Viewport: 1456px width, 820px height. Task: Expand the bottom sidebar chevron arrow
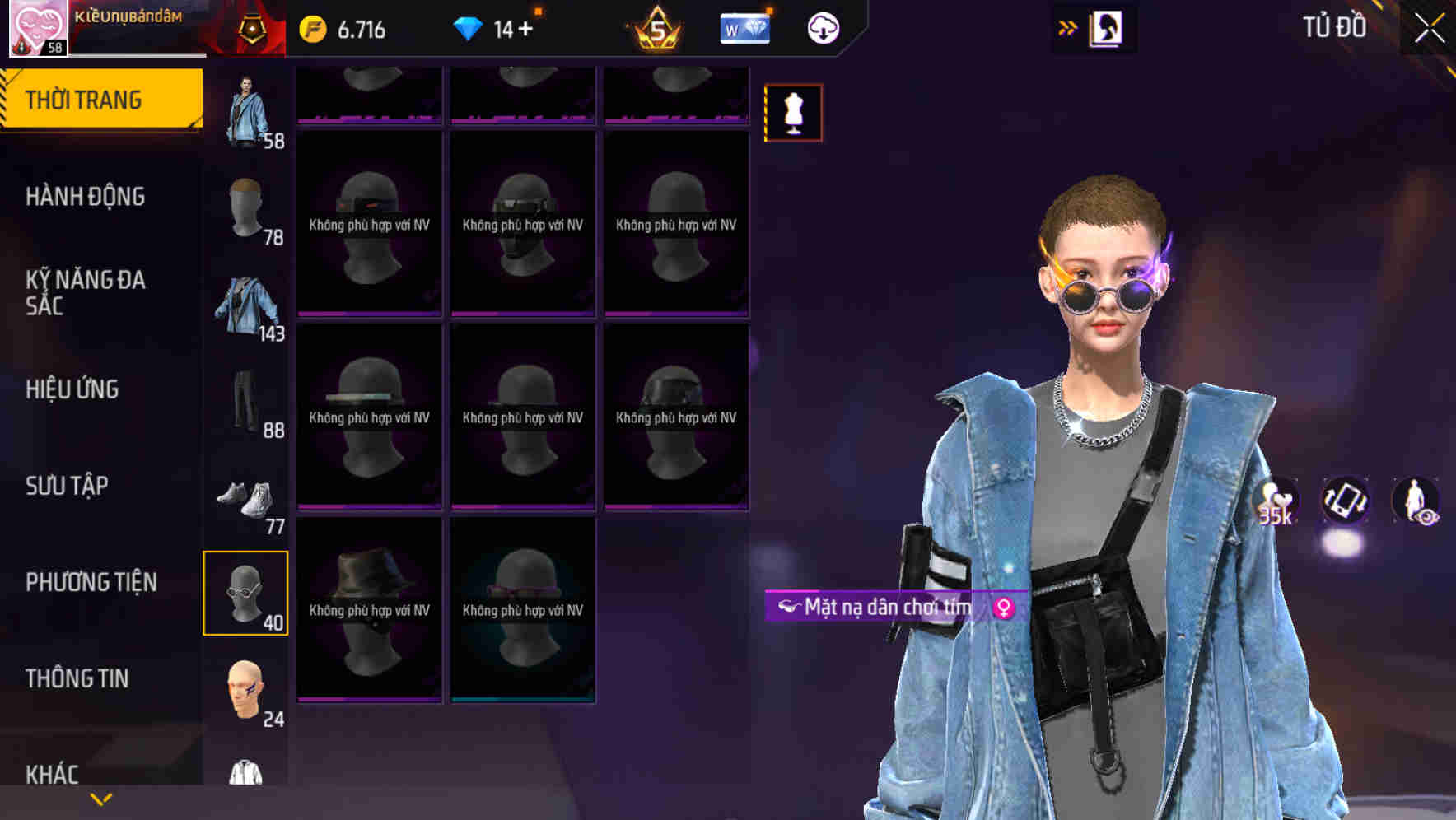point(101,798)
